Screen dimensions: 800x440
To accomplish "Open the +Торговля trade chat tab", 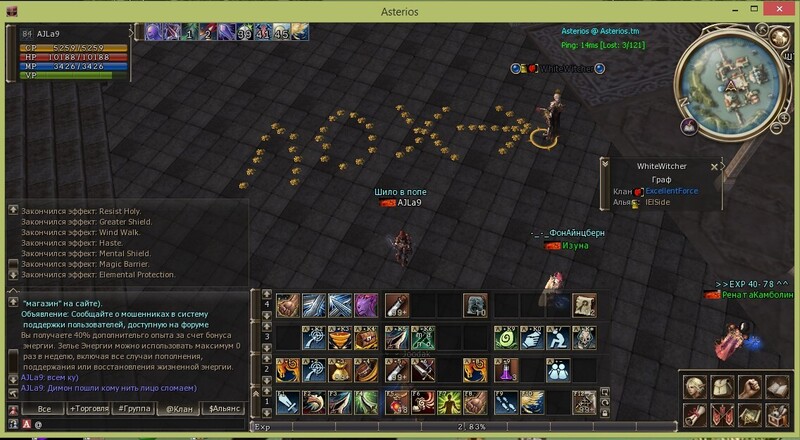I will [x=87, y=409].
